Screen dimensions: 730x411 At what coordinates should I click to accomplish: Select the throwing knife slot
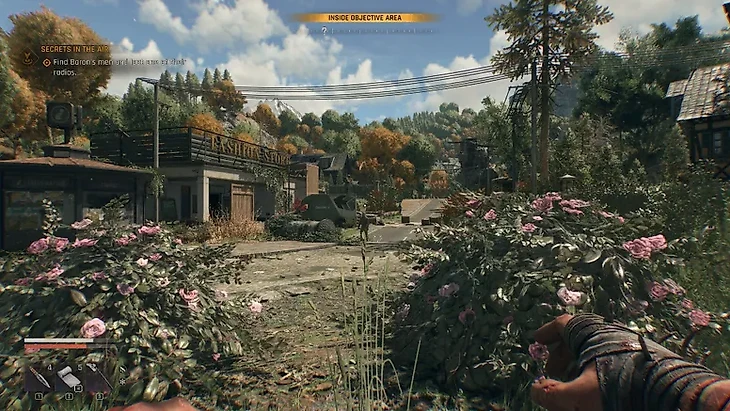click(x=40, y=378)
